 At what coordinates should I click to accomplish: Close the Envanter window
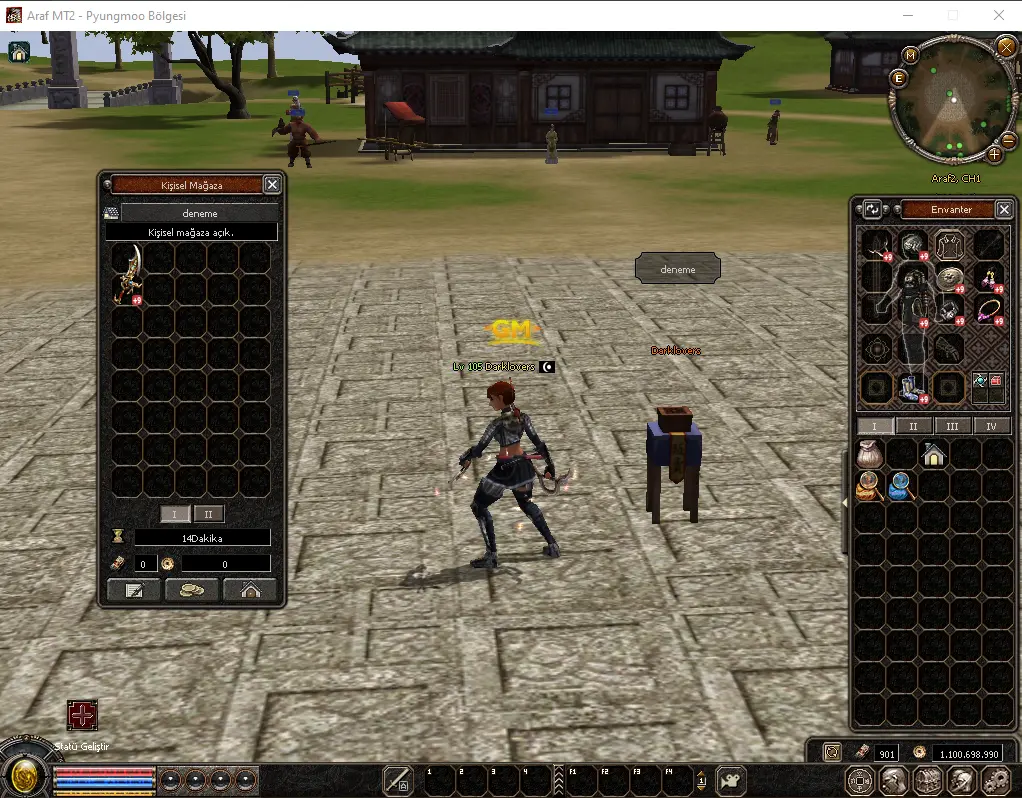pyautogui.click(x=1004, y=209)
